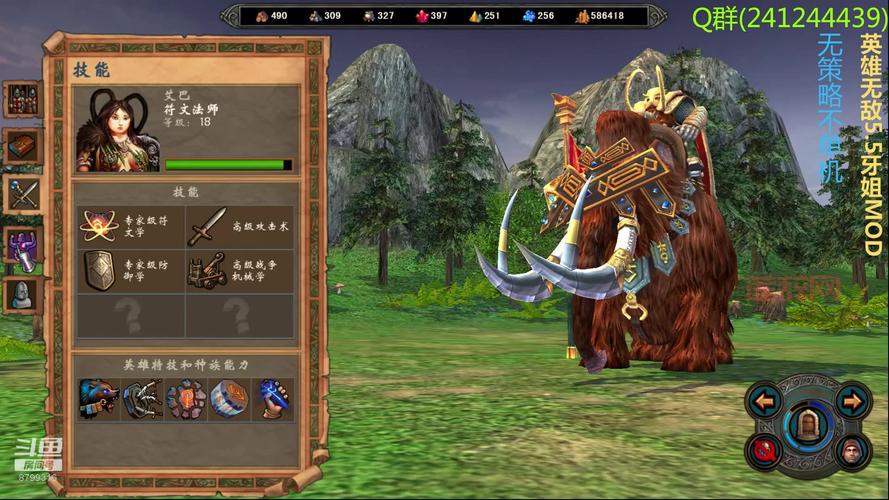The width and height of the screenshot is (889, 500).
Task: Select the glowing blue hand ability icon
Action: pos(272,398)
